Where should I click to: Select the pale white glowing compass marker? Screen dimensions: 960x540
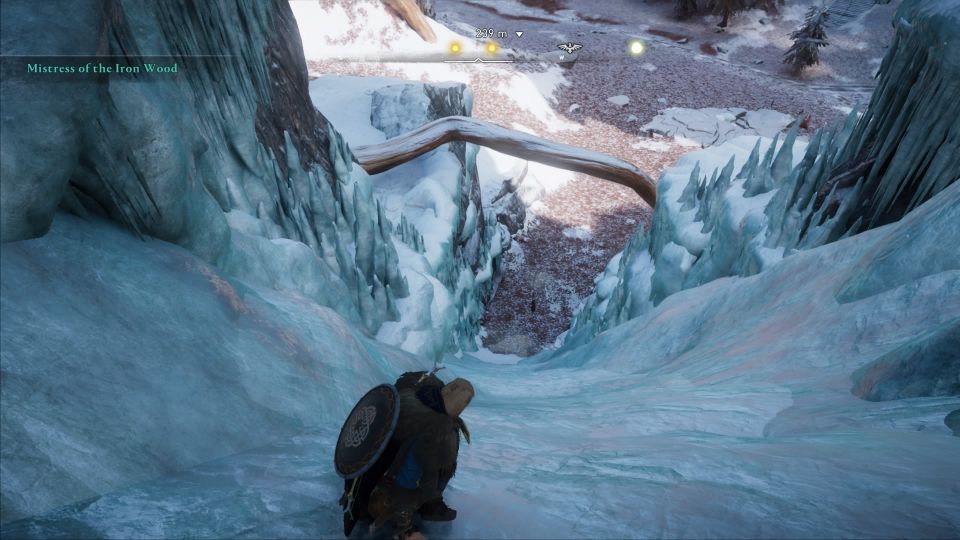[x=636, y=47]
